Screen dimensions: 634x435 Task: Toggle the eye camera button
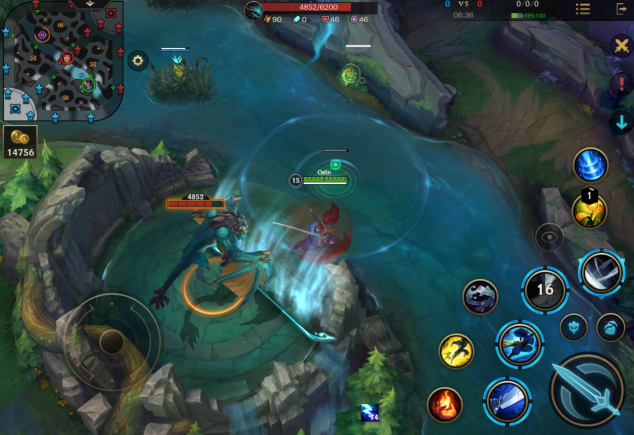549,237
